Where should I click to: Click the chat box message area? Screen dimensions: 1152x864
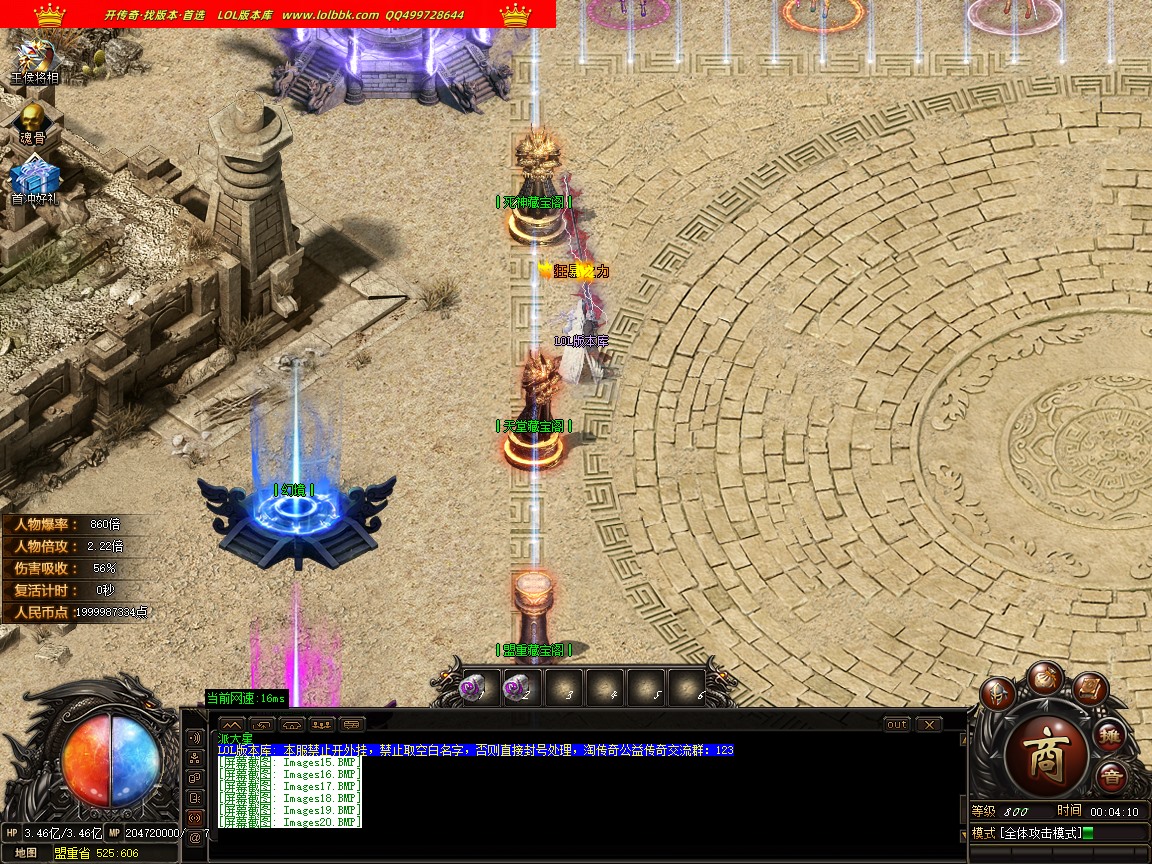tap(580, 800)
